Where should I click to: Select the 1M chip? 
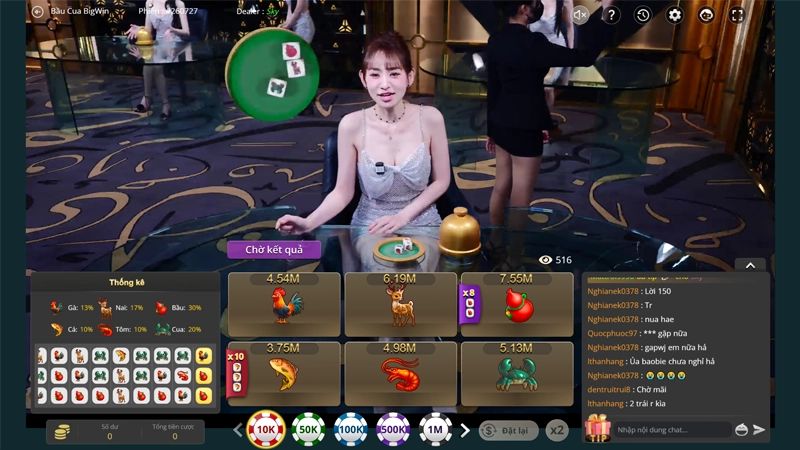click(436, 430)
